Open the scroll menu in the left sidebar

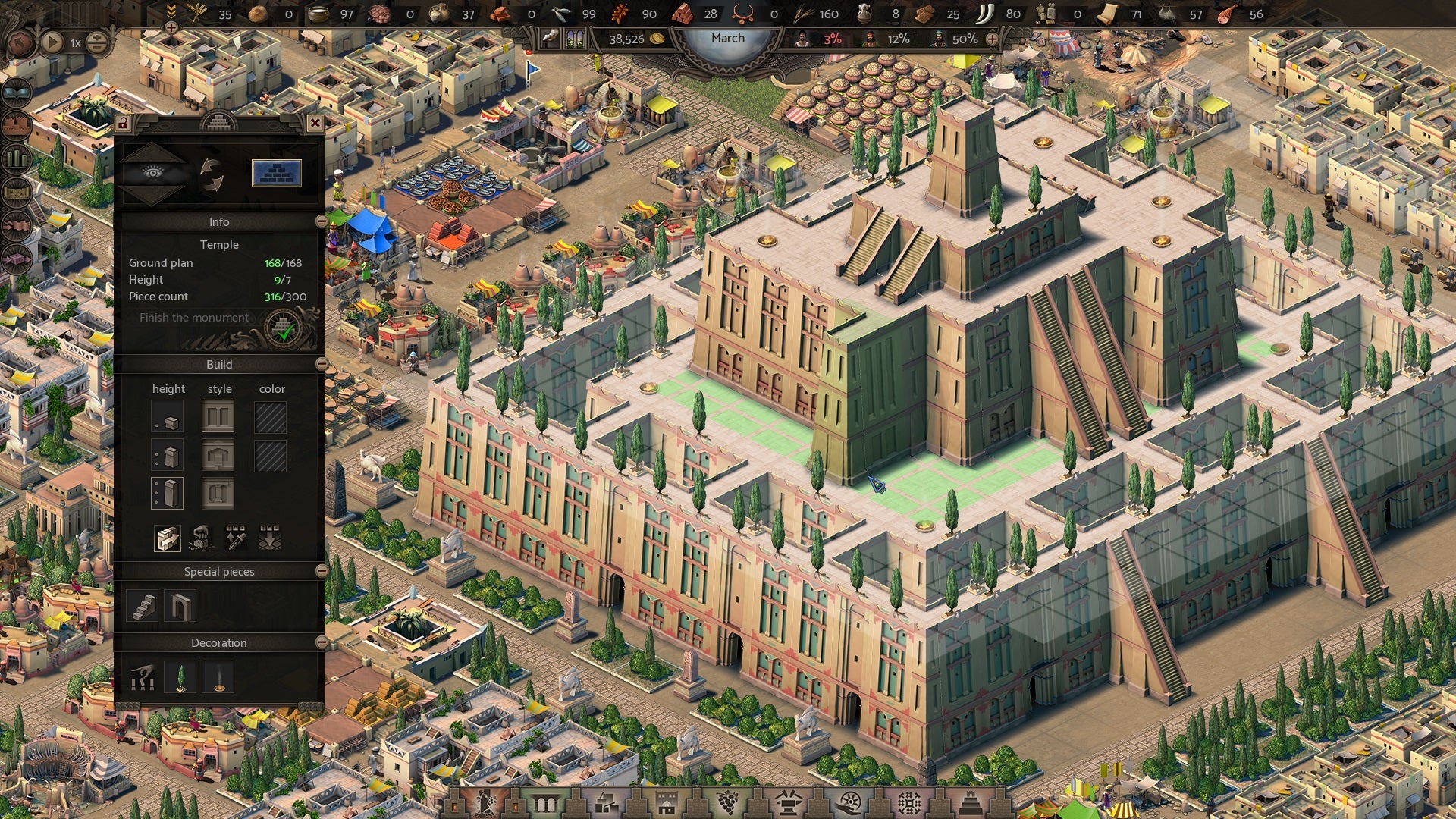coord(15,191)
